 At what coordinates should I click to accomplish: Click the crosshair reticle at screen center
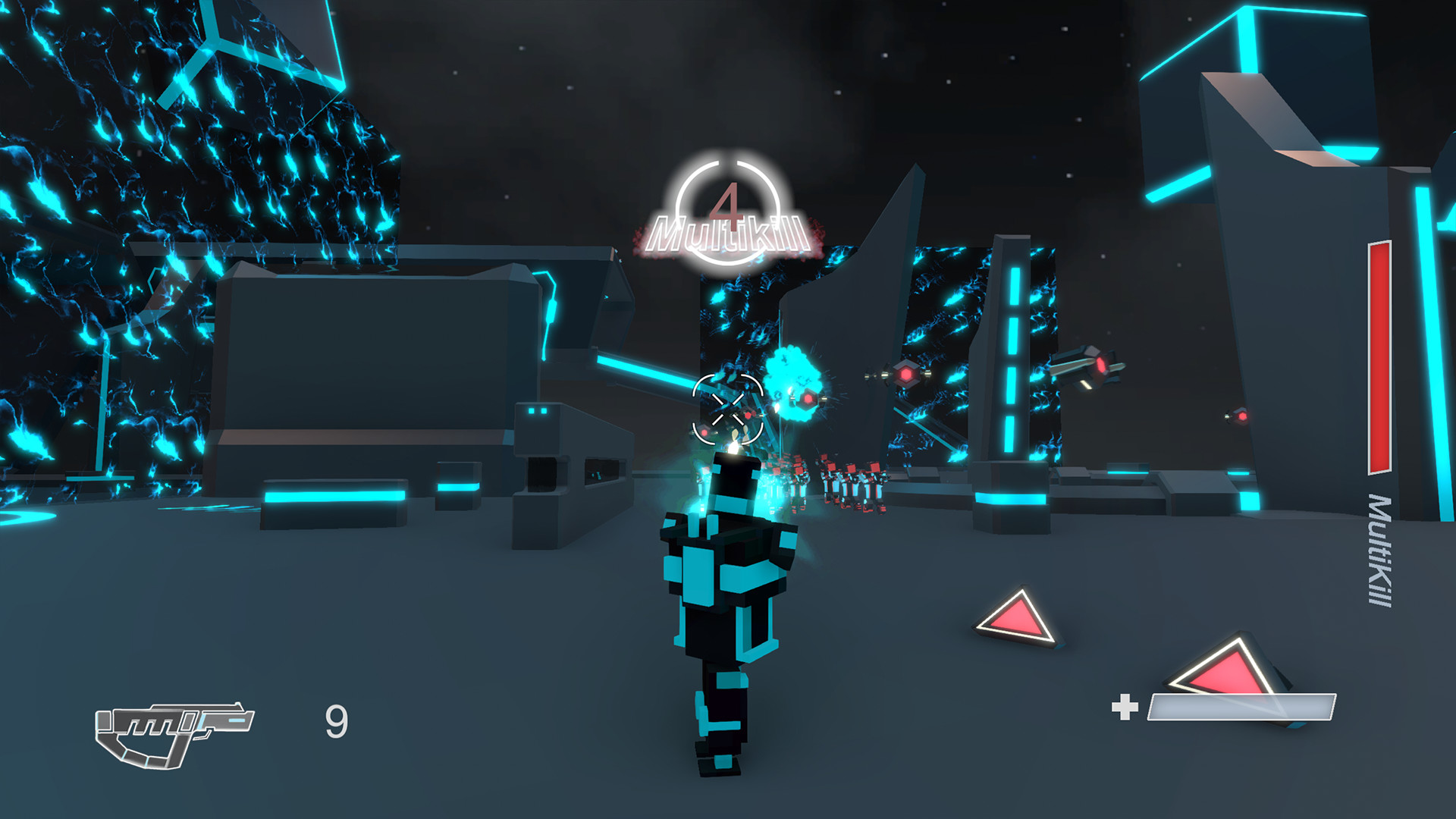point(730,407)
